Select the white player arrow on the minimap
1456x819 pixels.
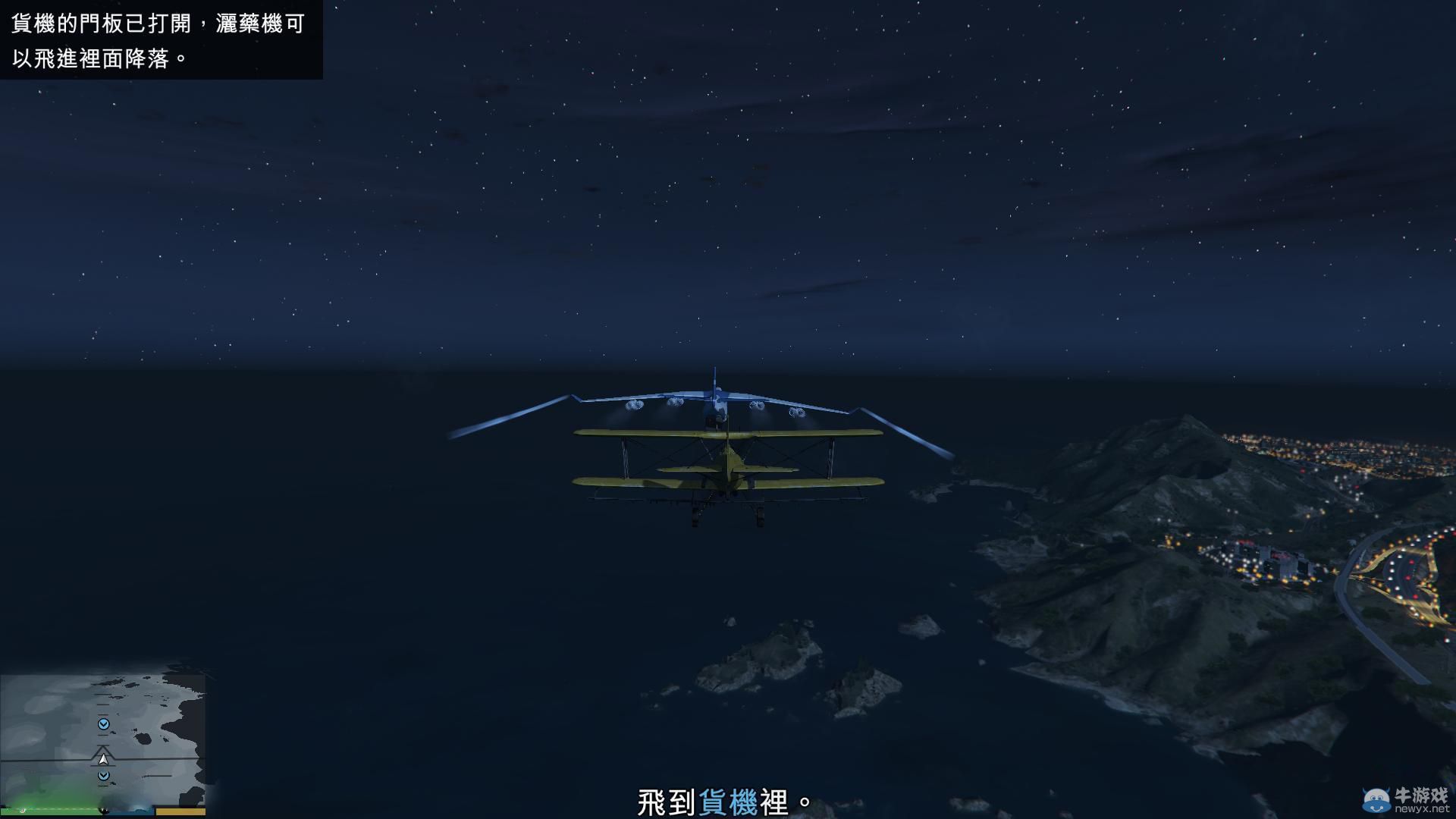pyautogui.click(x=103, y=759)
